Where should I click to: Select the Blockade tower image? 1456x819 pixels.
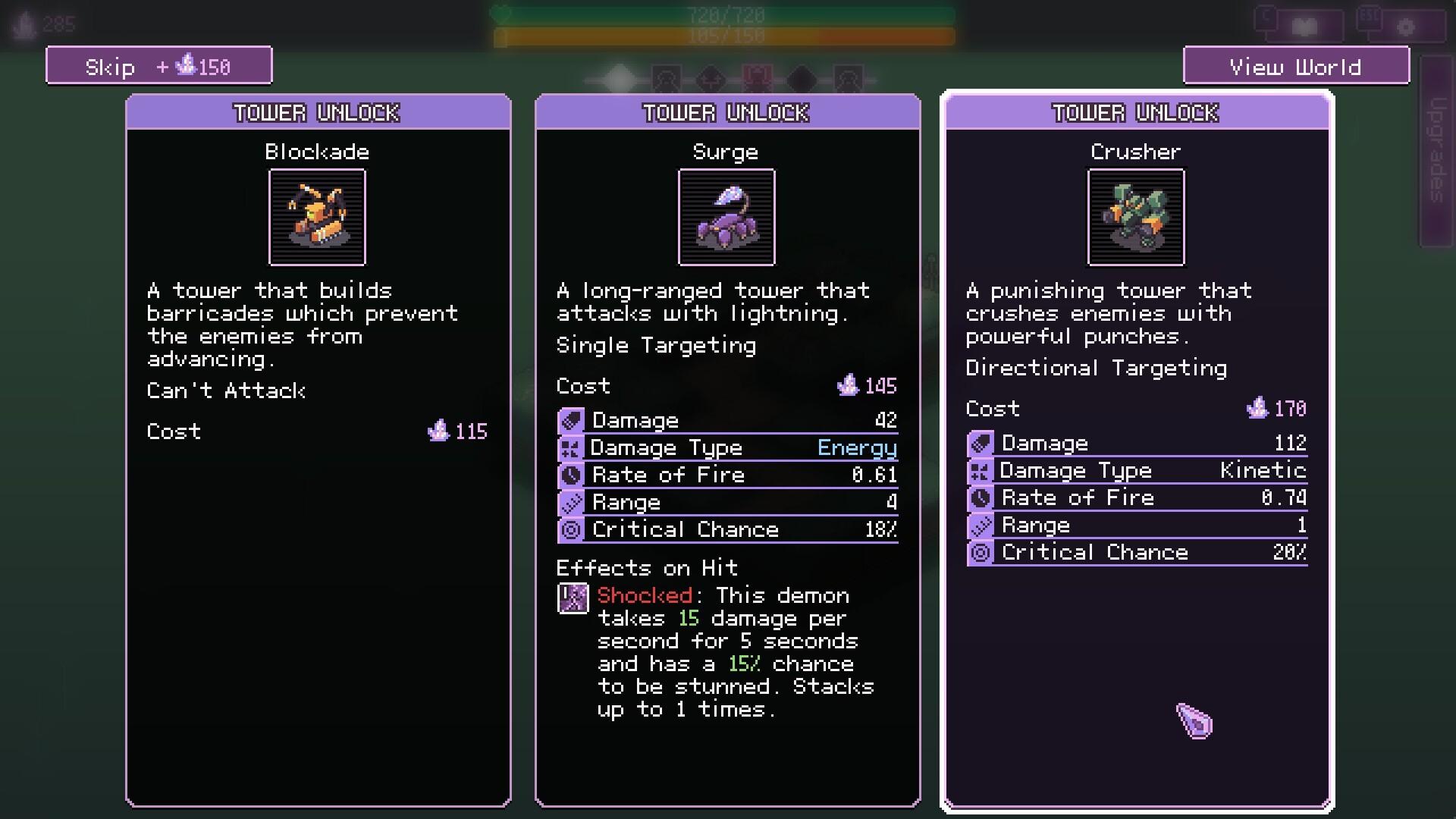point(317,218)
